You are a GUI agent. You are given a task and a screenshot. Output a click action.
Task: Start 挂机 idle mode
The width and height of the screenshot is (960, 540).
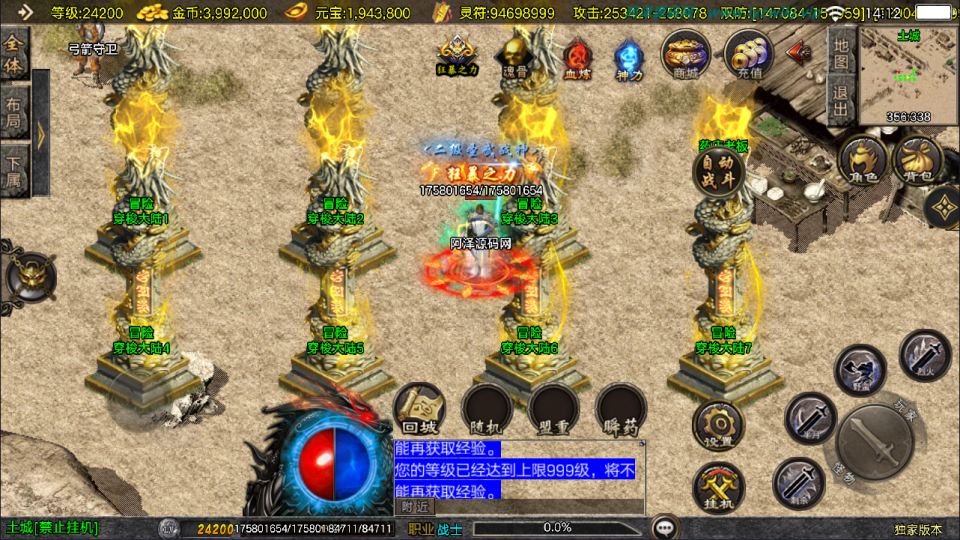(x=718, y=488)
